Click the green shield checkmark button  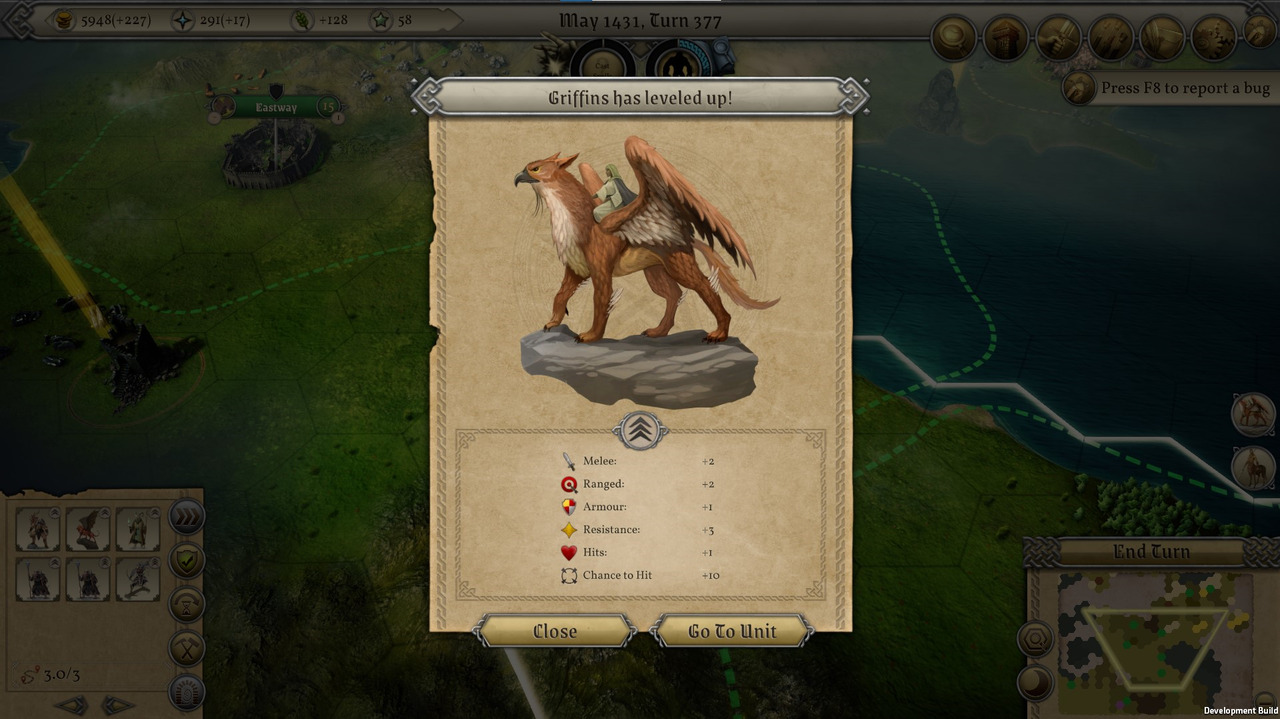187,561
